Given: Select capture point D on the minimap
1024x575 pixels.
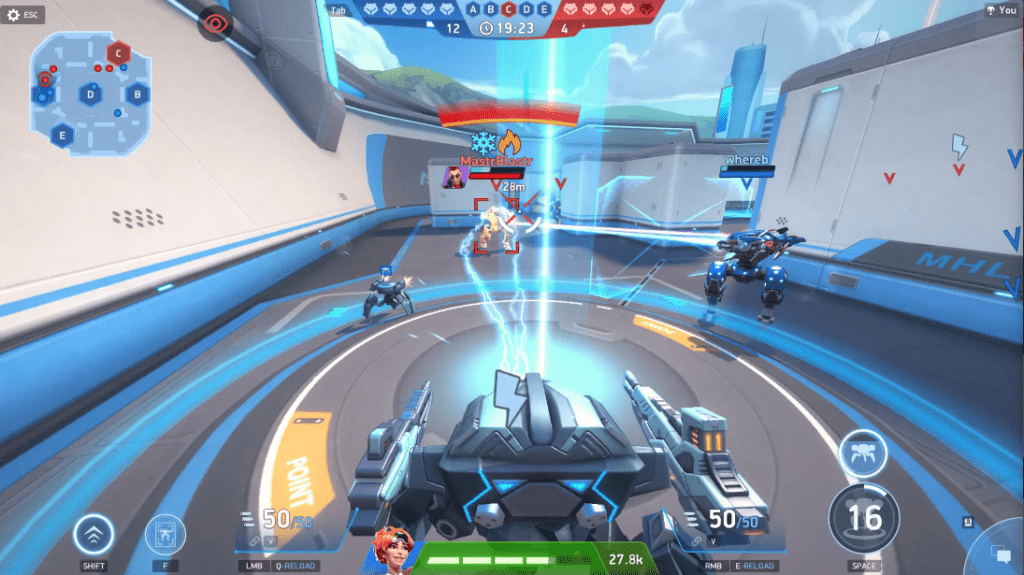Looking at the screenshot, I should click(x=91, y=95).
